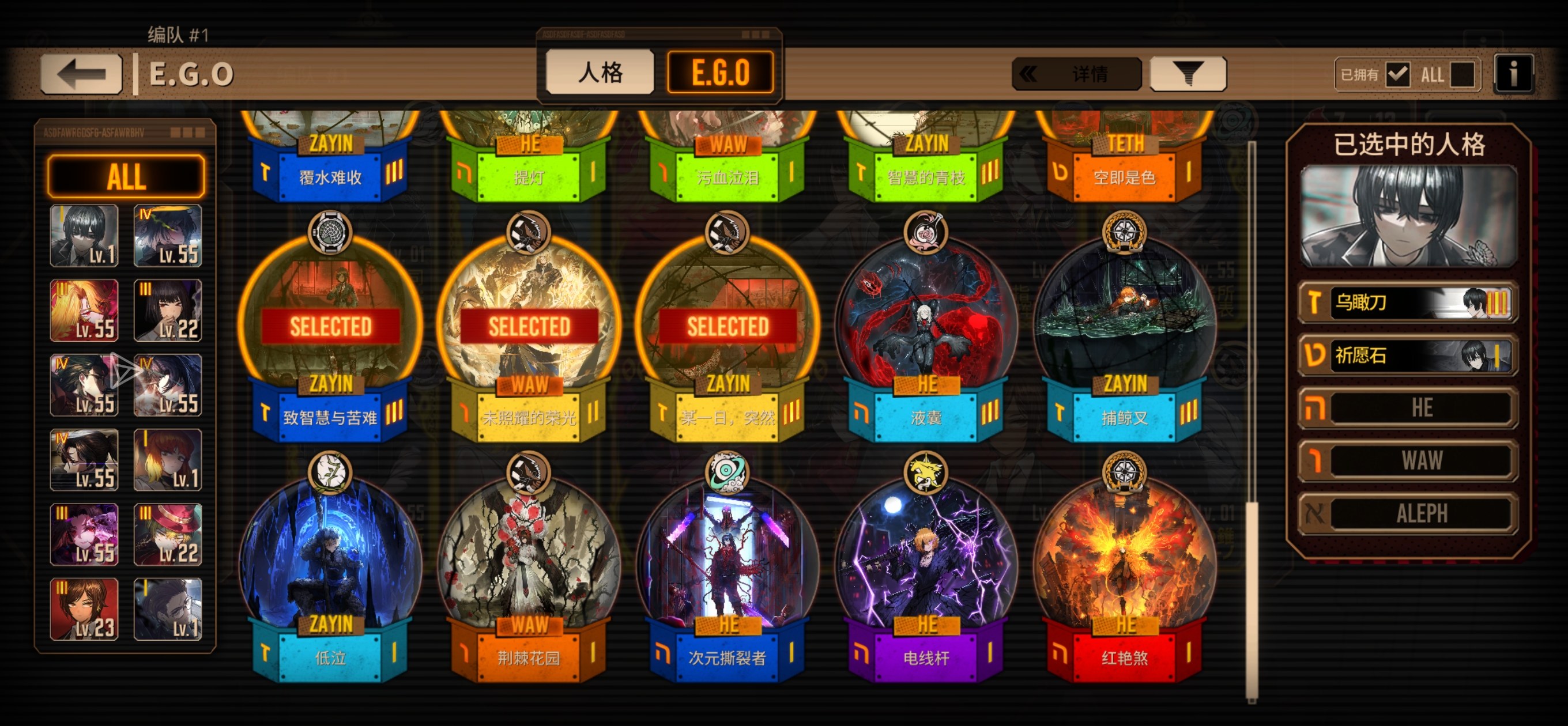Open the funnel filter options
The image size is (1568, 726).
pyautogui.click(x=1188, y=74)
